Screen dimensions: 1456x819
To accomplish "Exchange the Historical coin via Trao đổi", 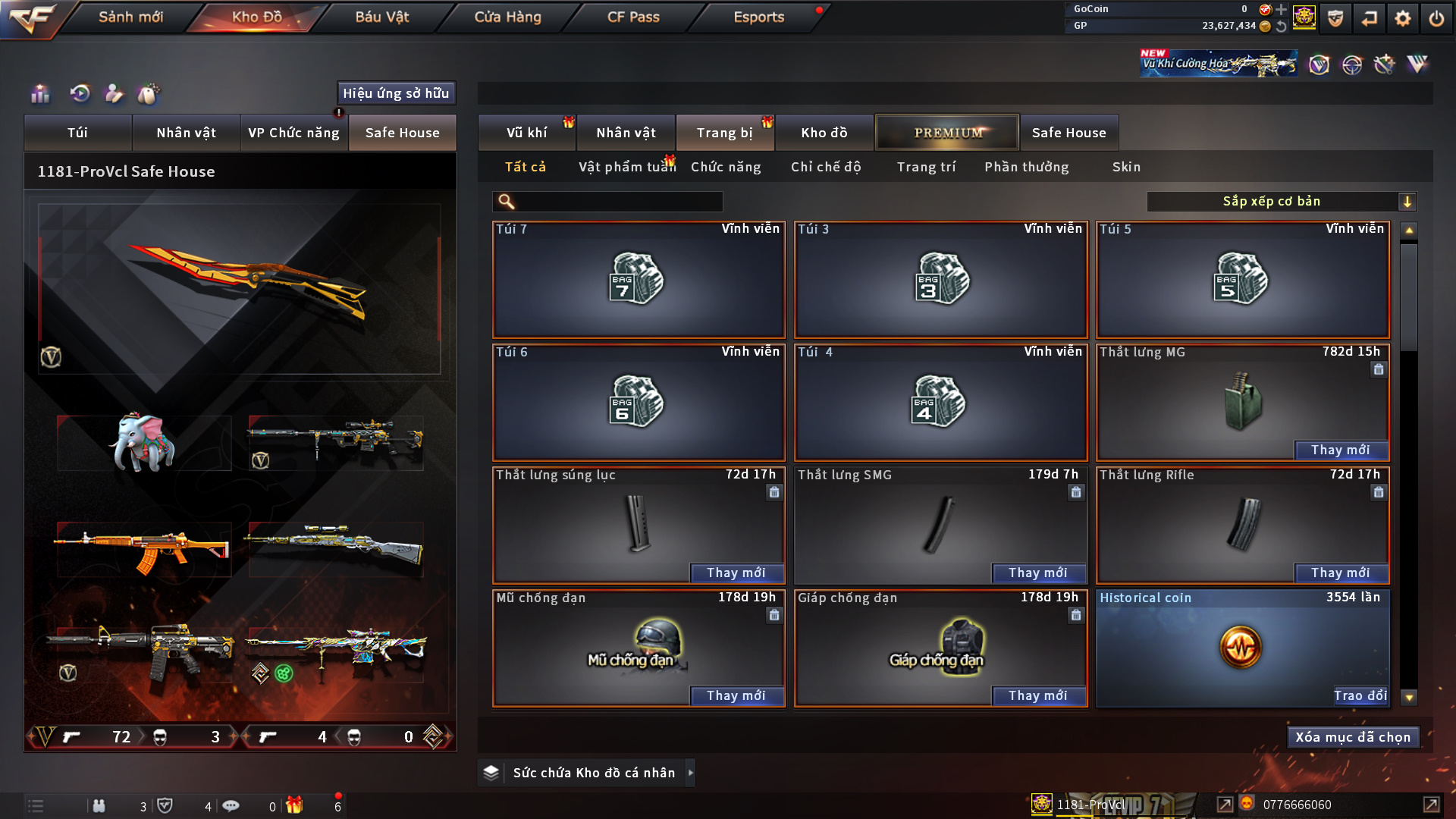I will [1360, 695].
